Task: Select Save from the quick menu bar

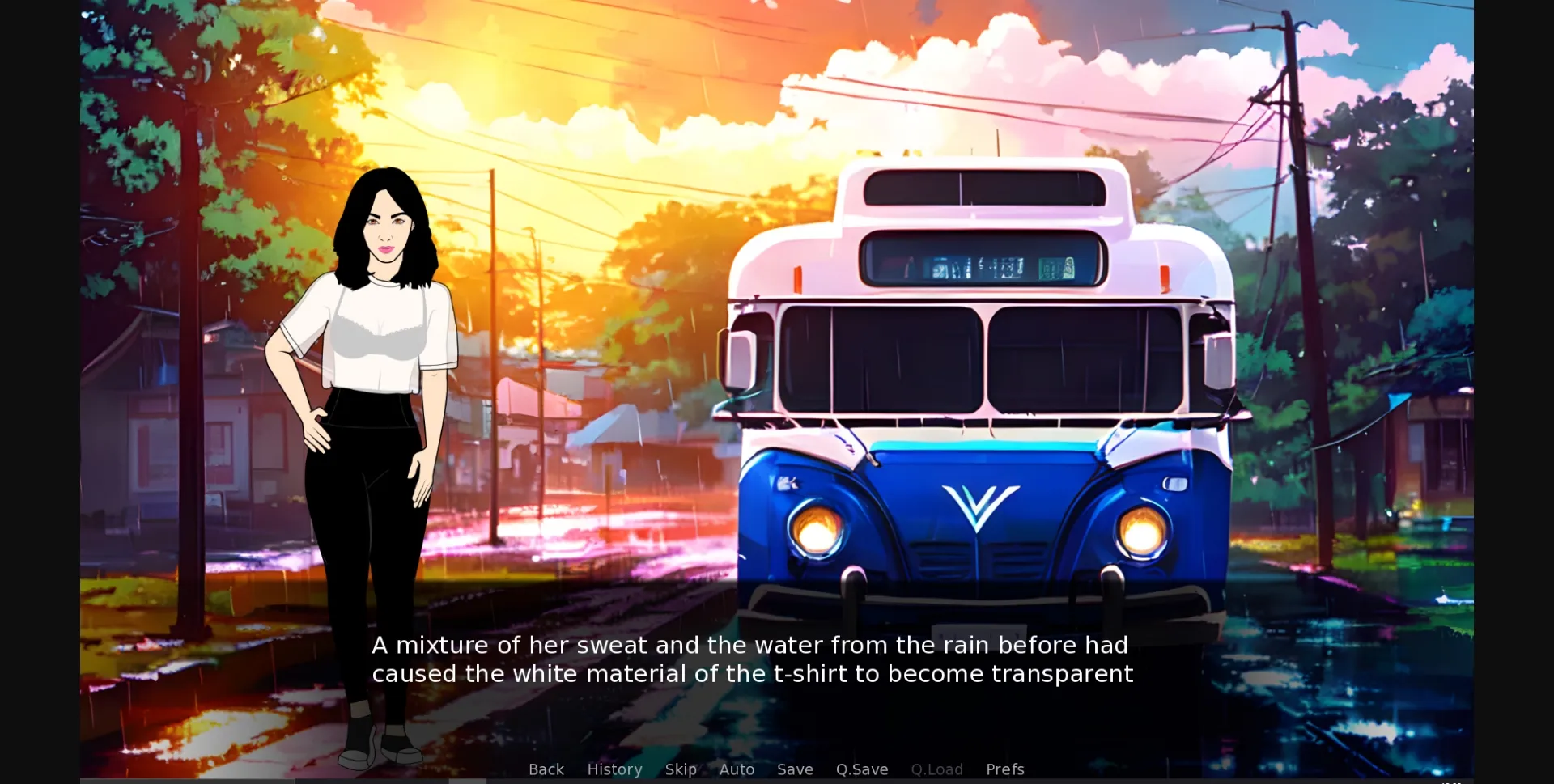Action: 795,769
